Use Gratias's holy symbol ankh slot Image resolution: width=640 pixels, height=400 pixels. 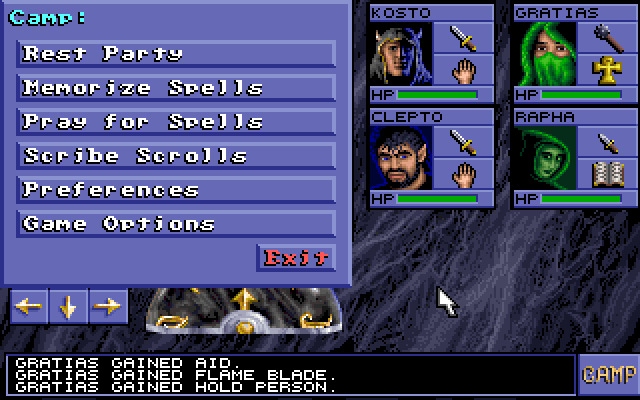607,70
